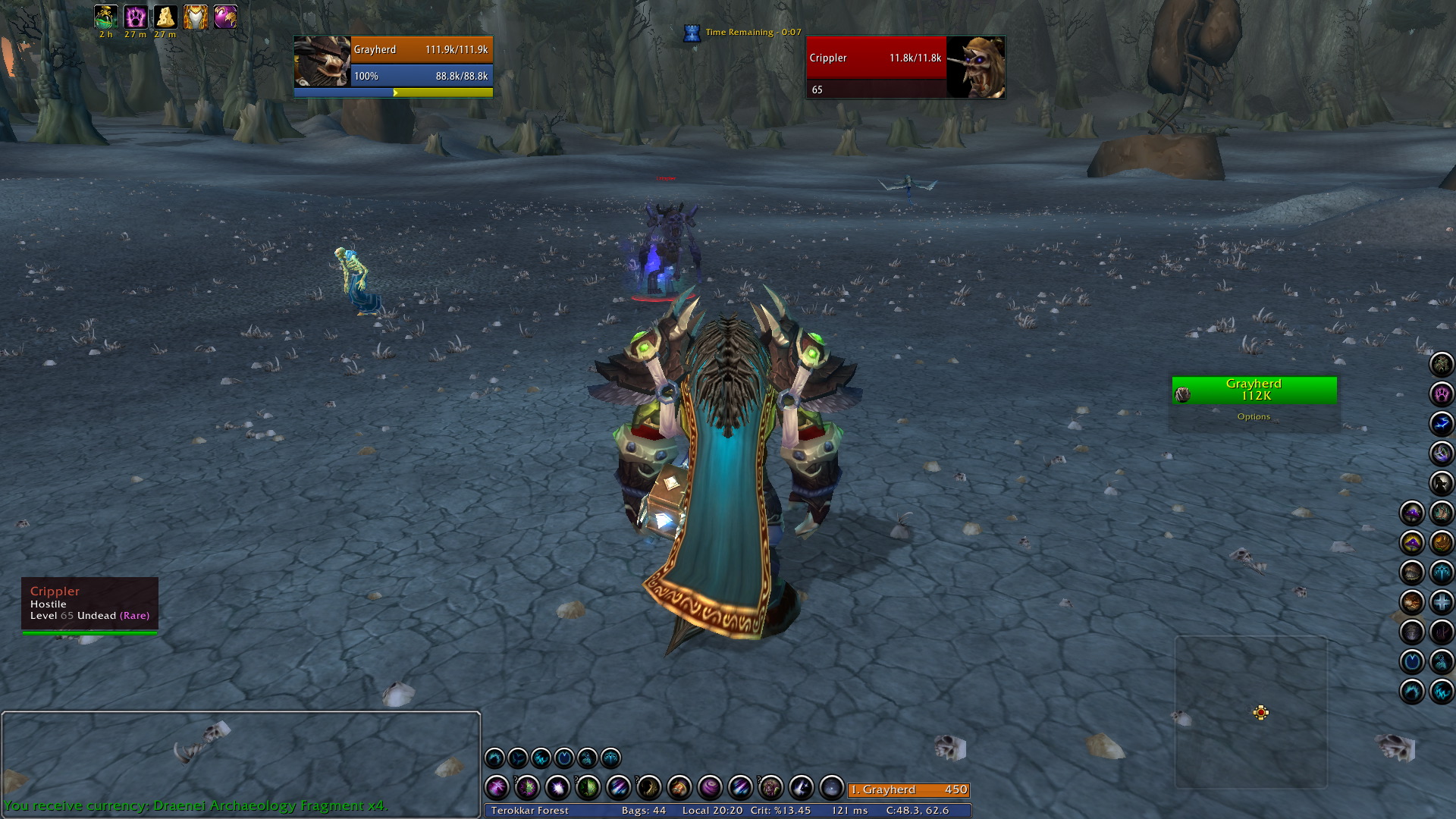The image size is (1456, 819).
Task: Click the golden tabard buff icon
Action: click(195, 17)
